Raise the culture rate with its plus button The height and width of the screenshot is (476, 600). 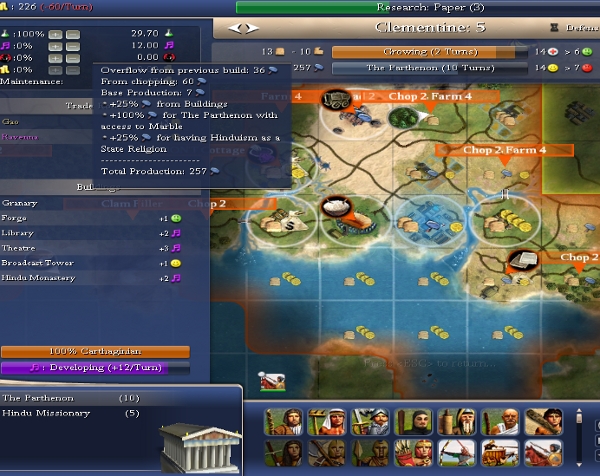(56, 46)
